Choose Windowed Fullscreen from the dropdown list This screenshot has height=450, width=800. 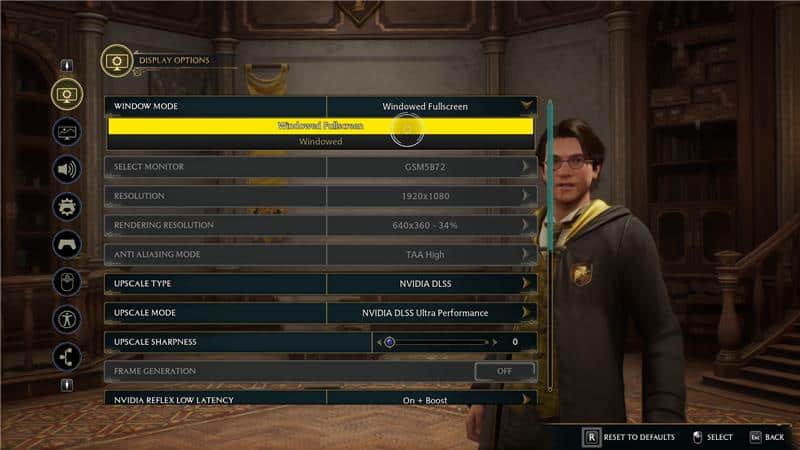tap(321, 126)
